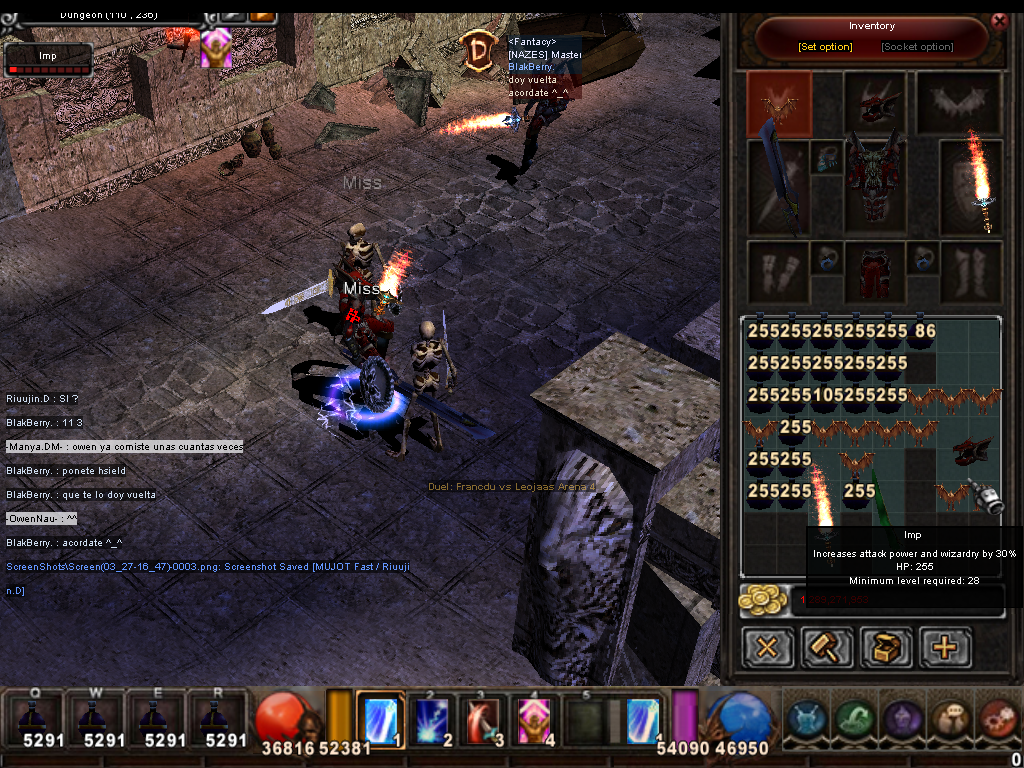Activate the red slash skill in slot 3
Screen dimensions: 1024x768
click(x=486, y=718)
